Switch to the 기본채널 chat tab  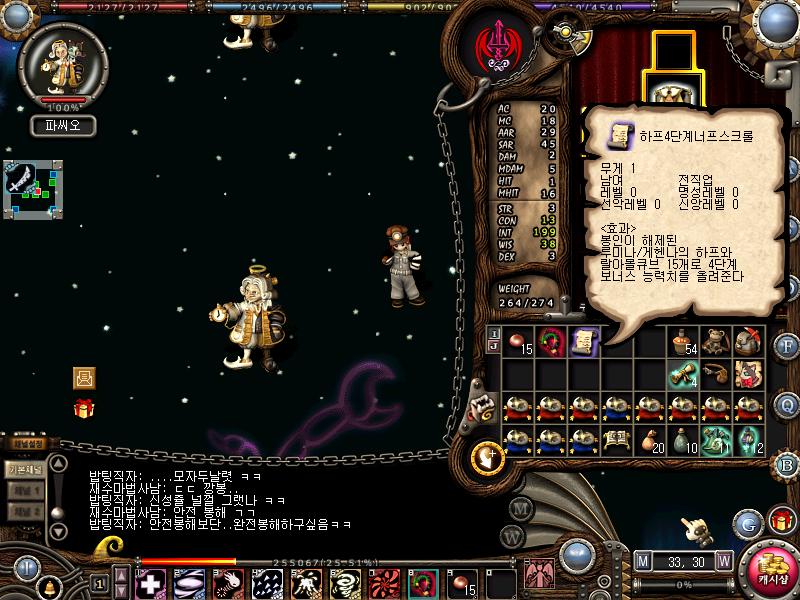click(24, 468)
